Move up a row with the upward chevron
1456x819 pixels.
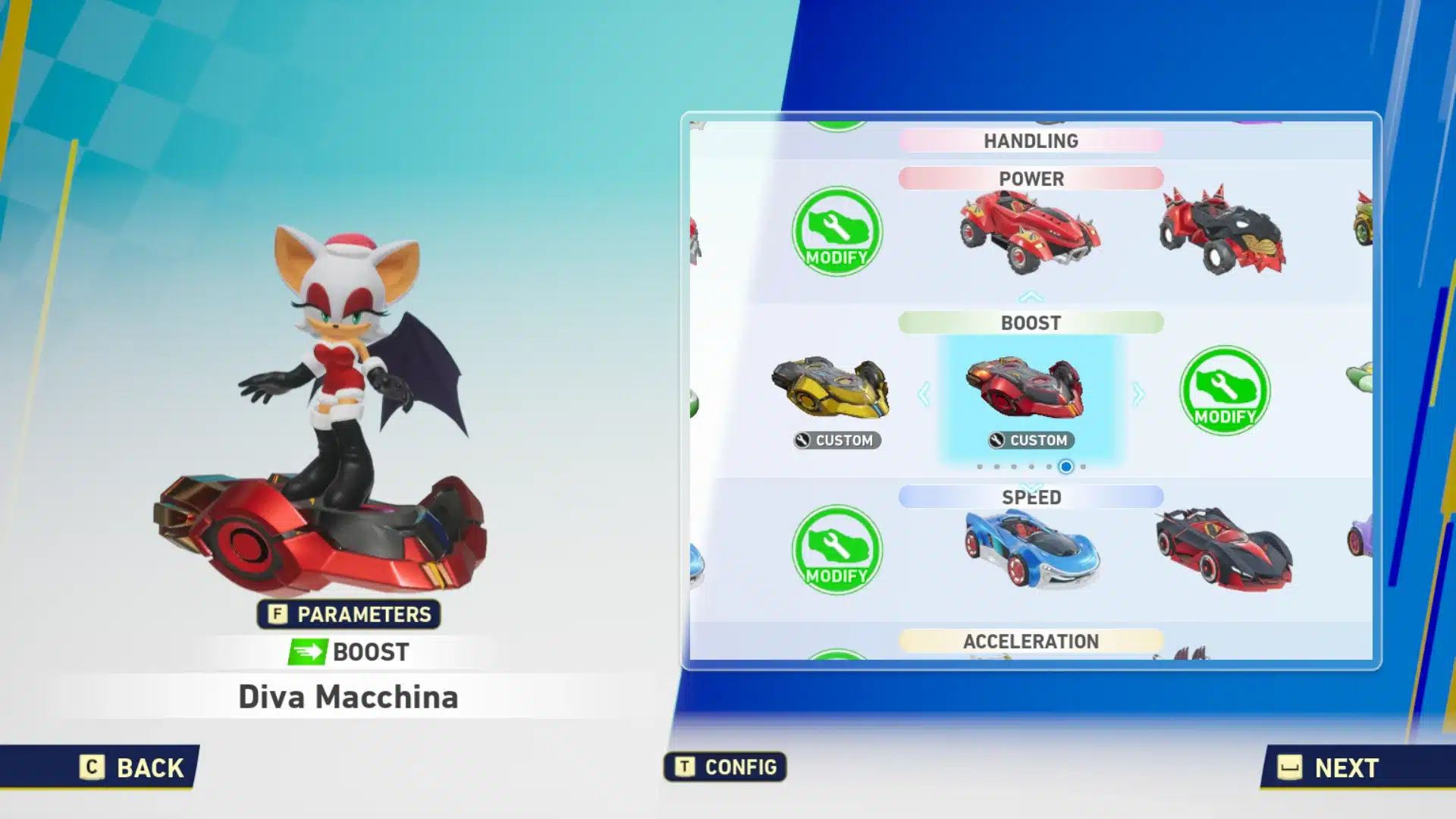tap(1031, 297)
